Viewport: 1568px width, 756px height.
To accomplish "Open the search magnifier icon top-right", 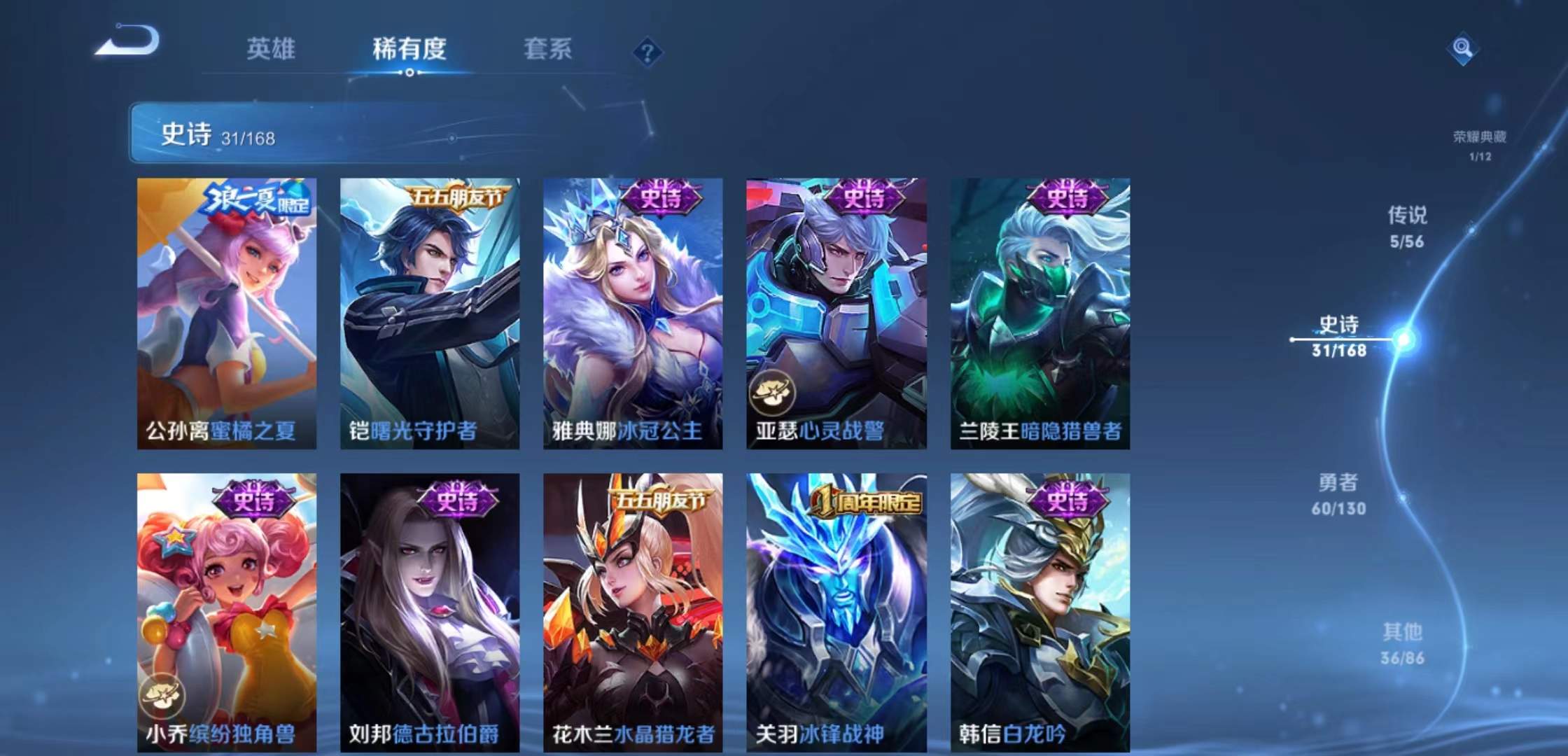I will (x=1463, y=49).
